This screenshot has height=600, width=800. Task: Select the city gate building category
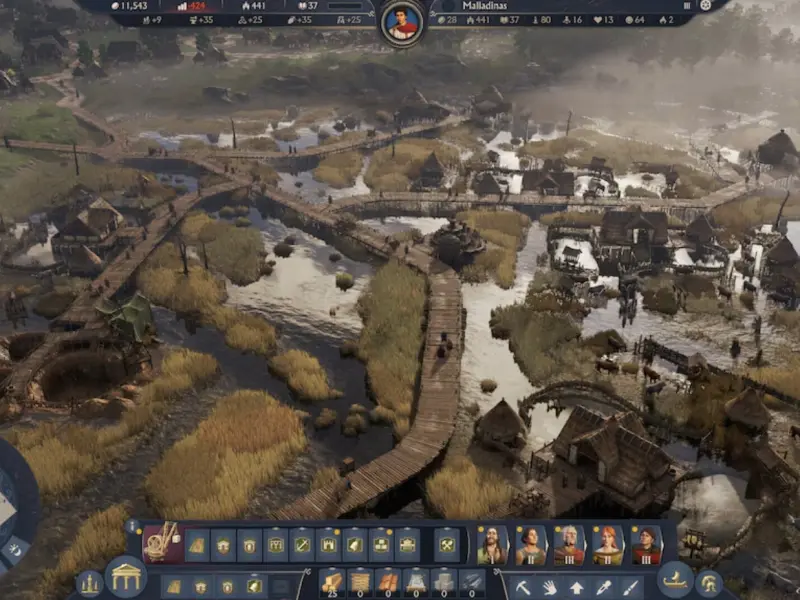[x=328, y=544]
